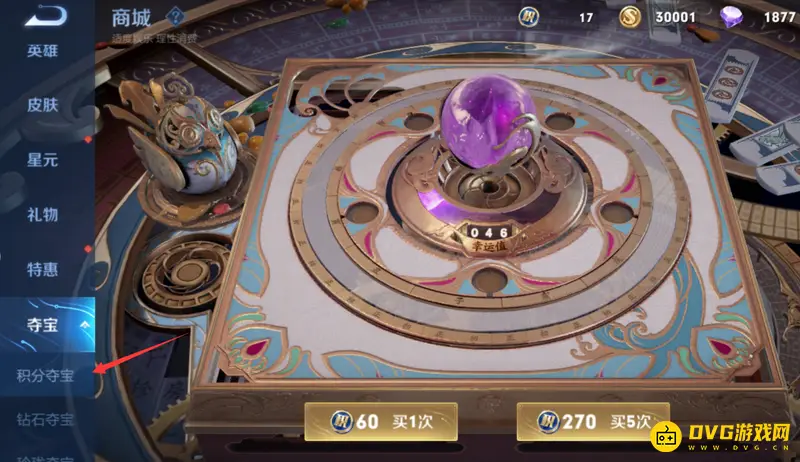Choose the 积分夺宝 sub-tab
The width and height of the screenshot is (800, 462).
tap(46, 376)
